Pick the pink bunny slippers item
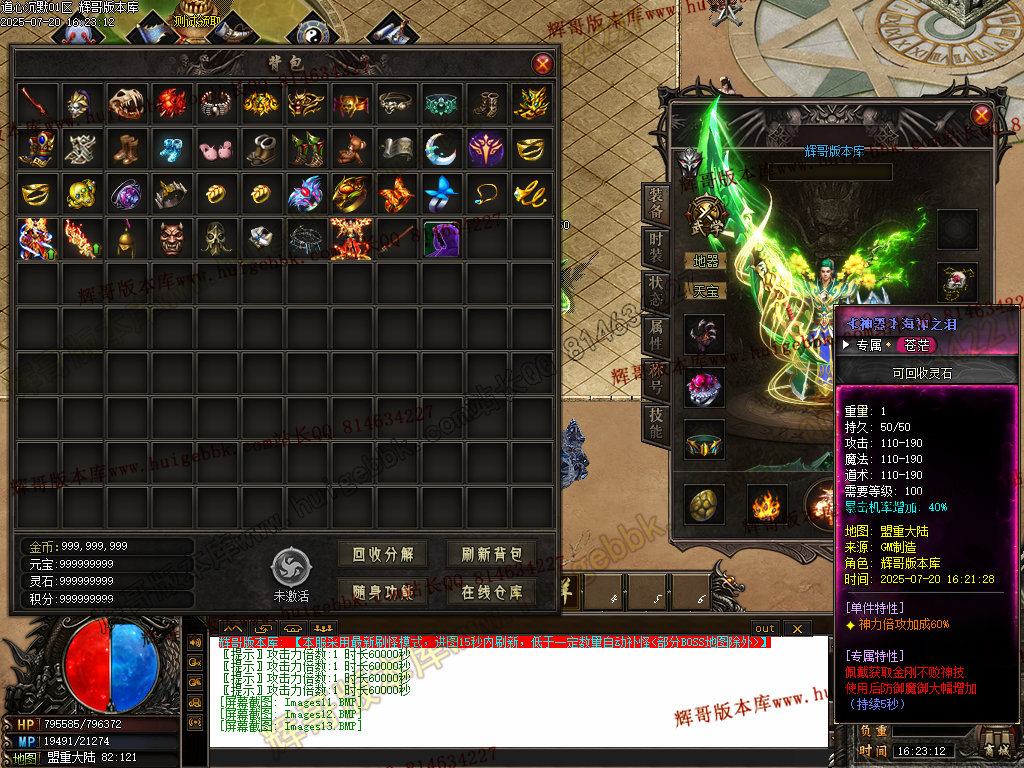 coord(216,148)
